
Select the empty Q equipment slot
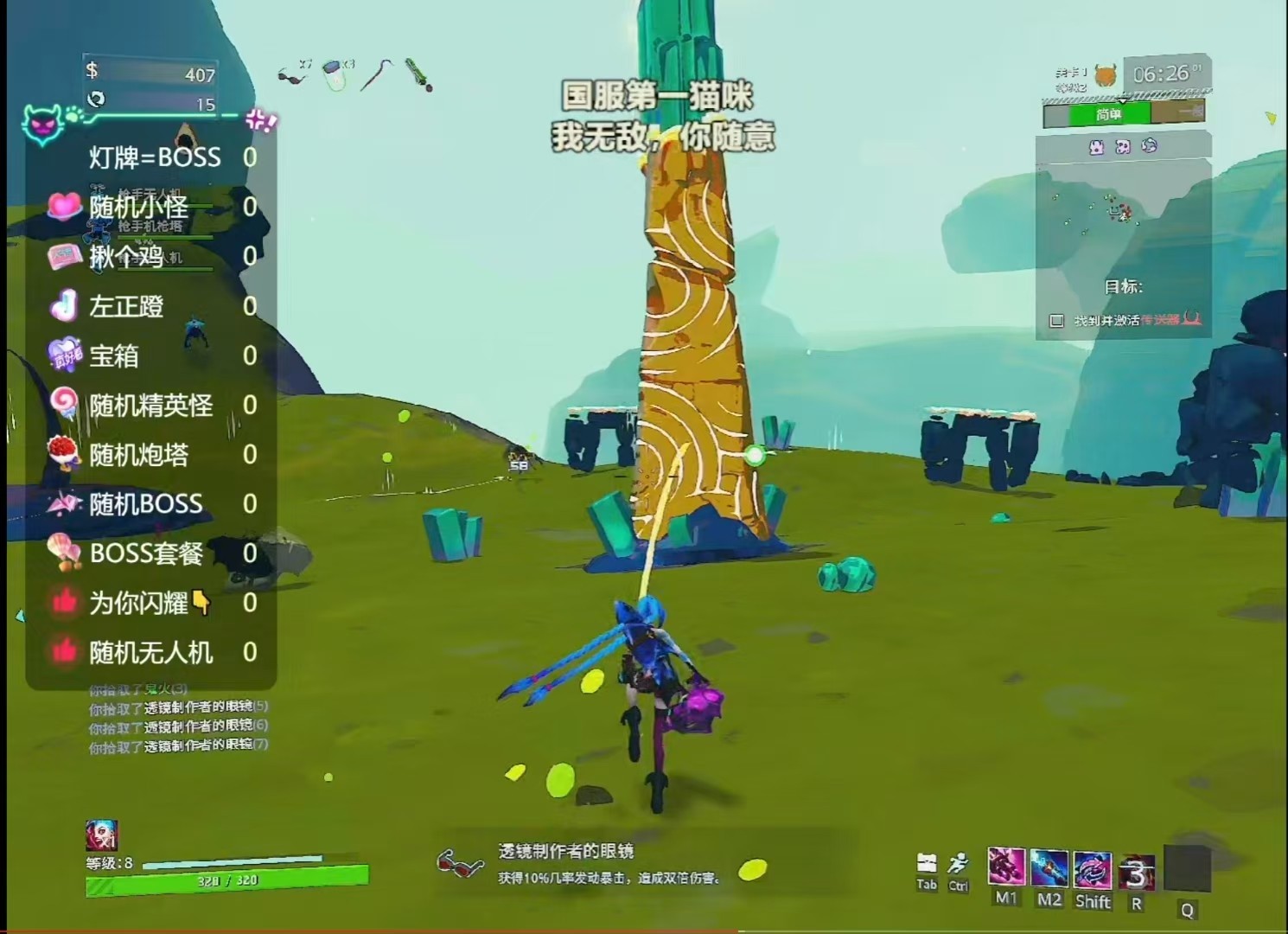1187,869
